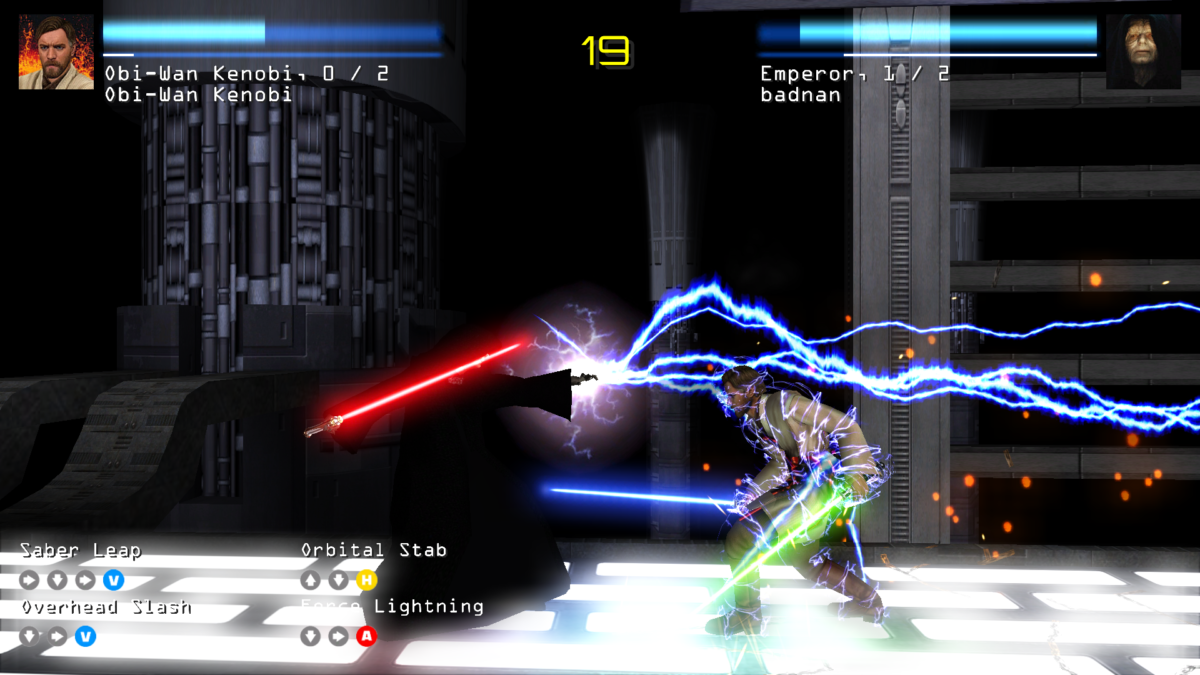This screenshot has height=675, width=1200.
Task: Click the Emperor's portrait
Action: [x=1143, y=52]
